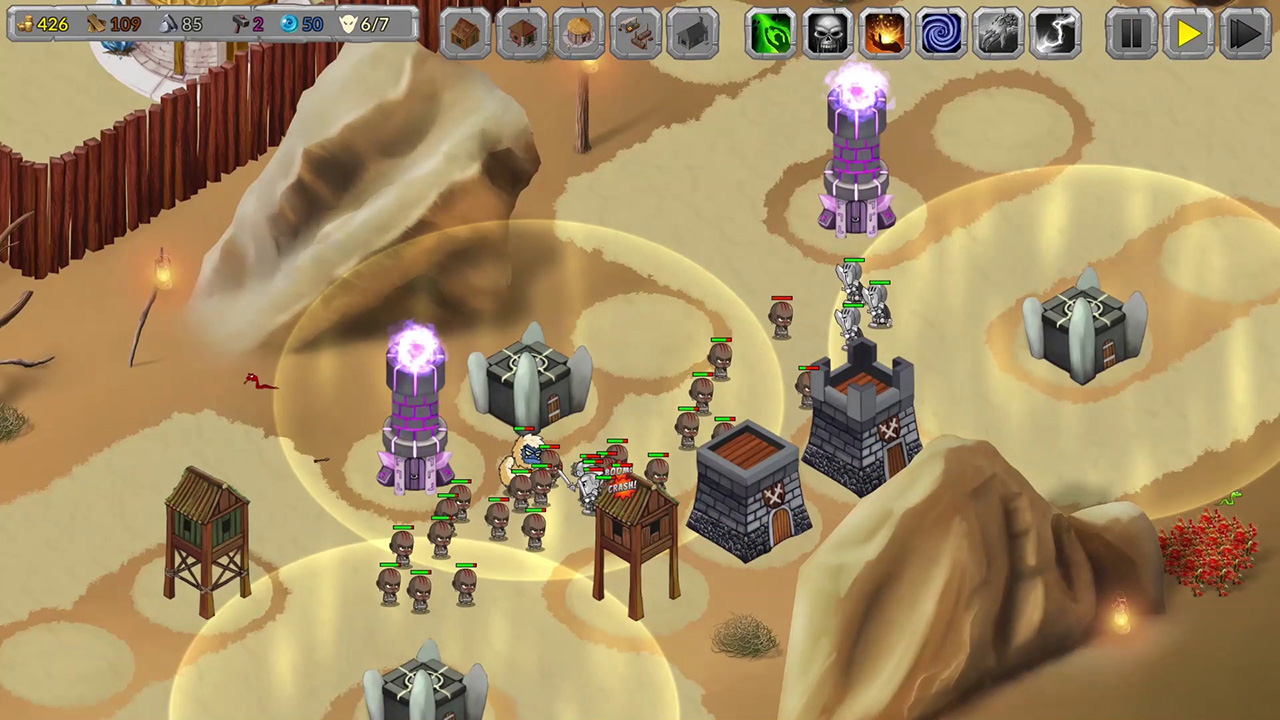Toggle pause with the pause button
This screenshot has width=1280, height=720.
click(x=1131, y=34)
